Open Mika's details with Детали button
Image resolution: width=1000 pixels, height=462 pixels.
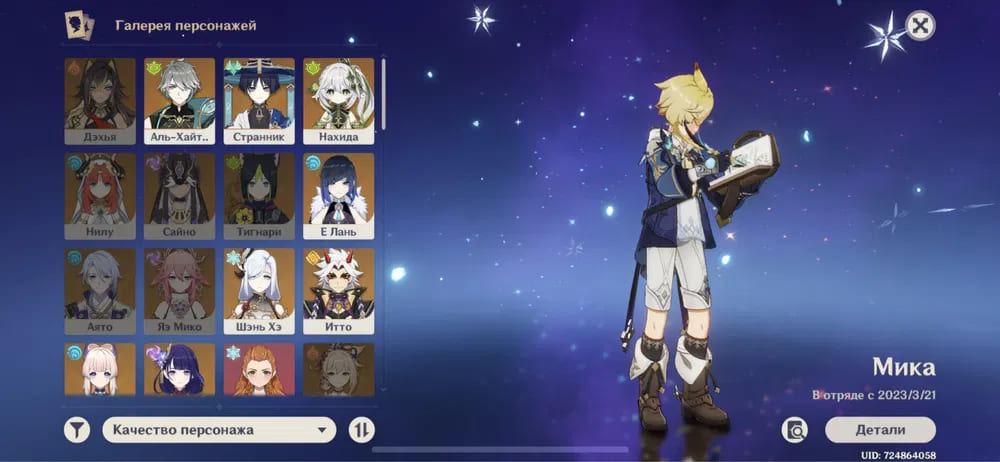point(880,430)
